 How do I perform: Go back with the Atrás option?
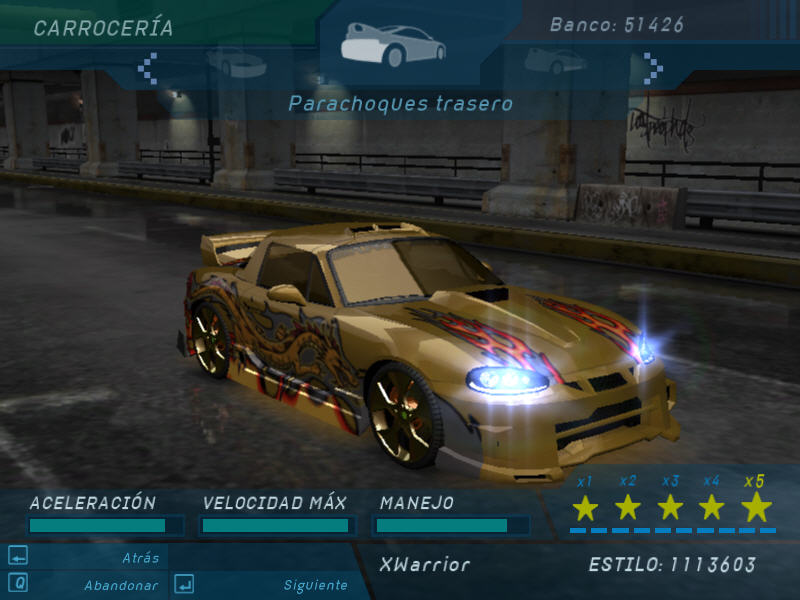(140, 558)
